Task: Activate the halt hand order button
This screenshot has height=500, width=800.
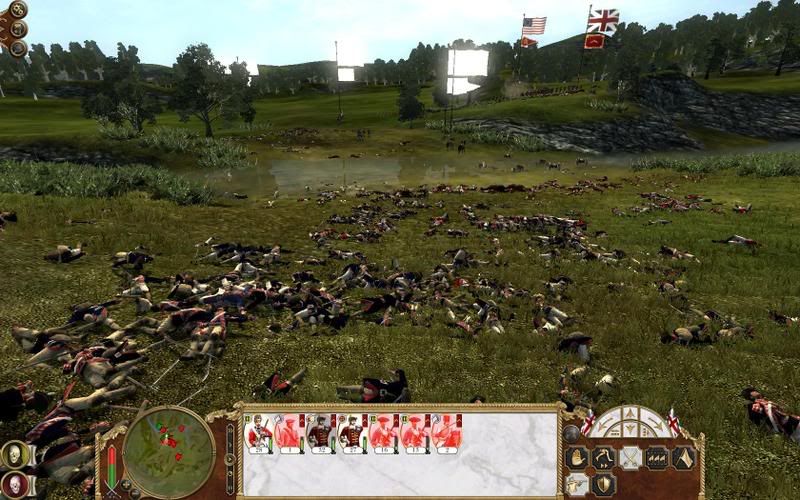Action: click(576, 457)
